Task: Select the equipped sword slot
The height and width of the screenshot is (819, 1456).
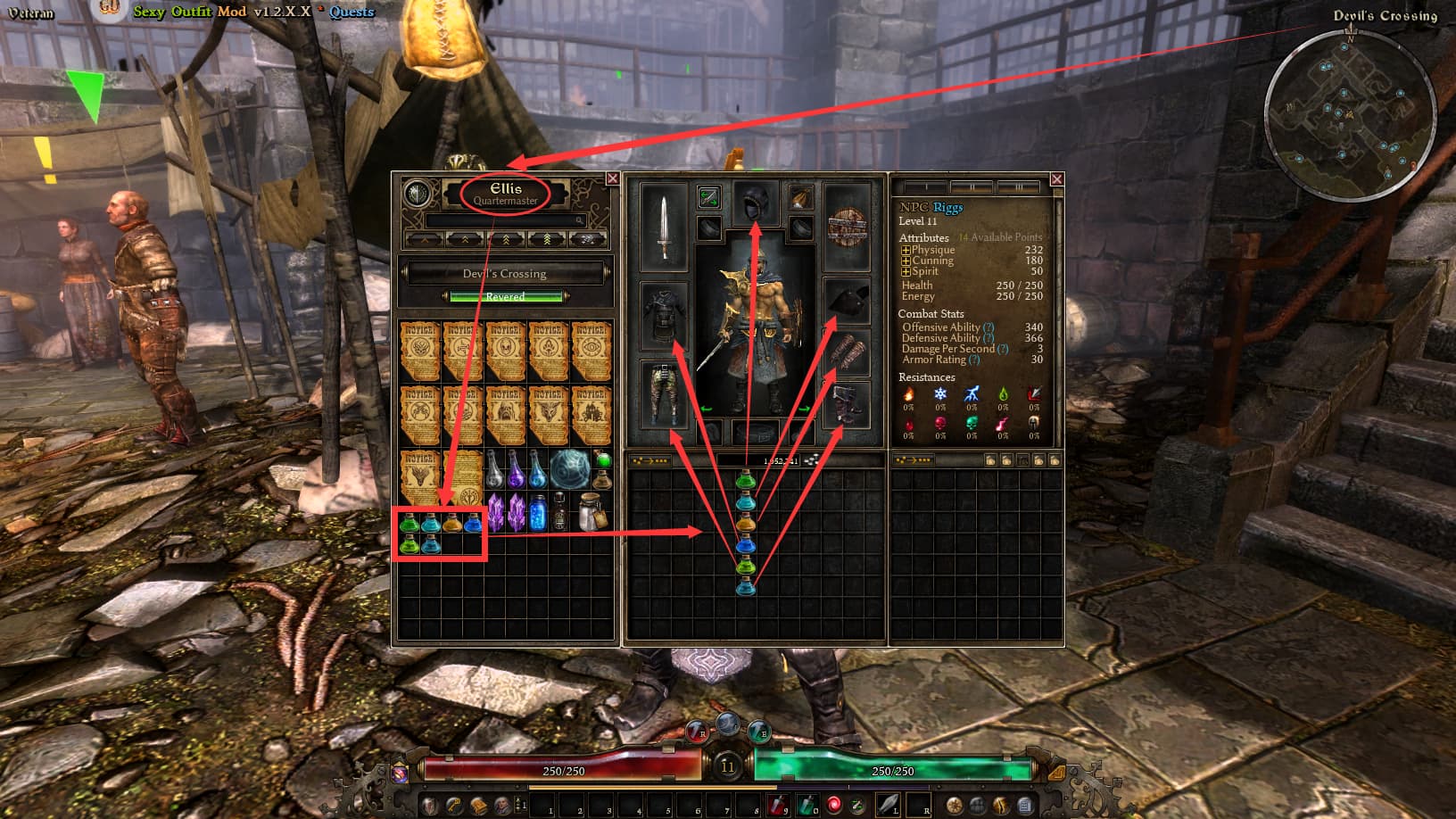Action: tap(664, 227)
